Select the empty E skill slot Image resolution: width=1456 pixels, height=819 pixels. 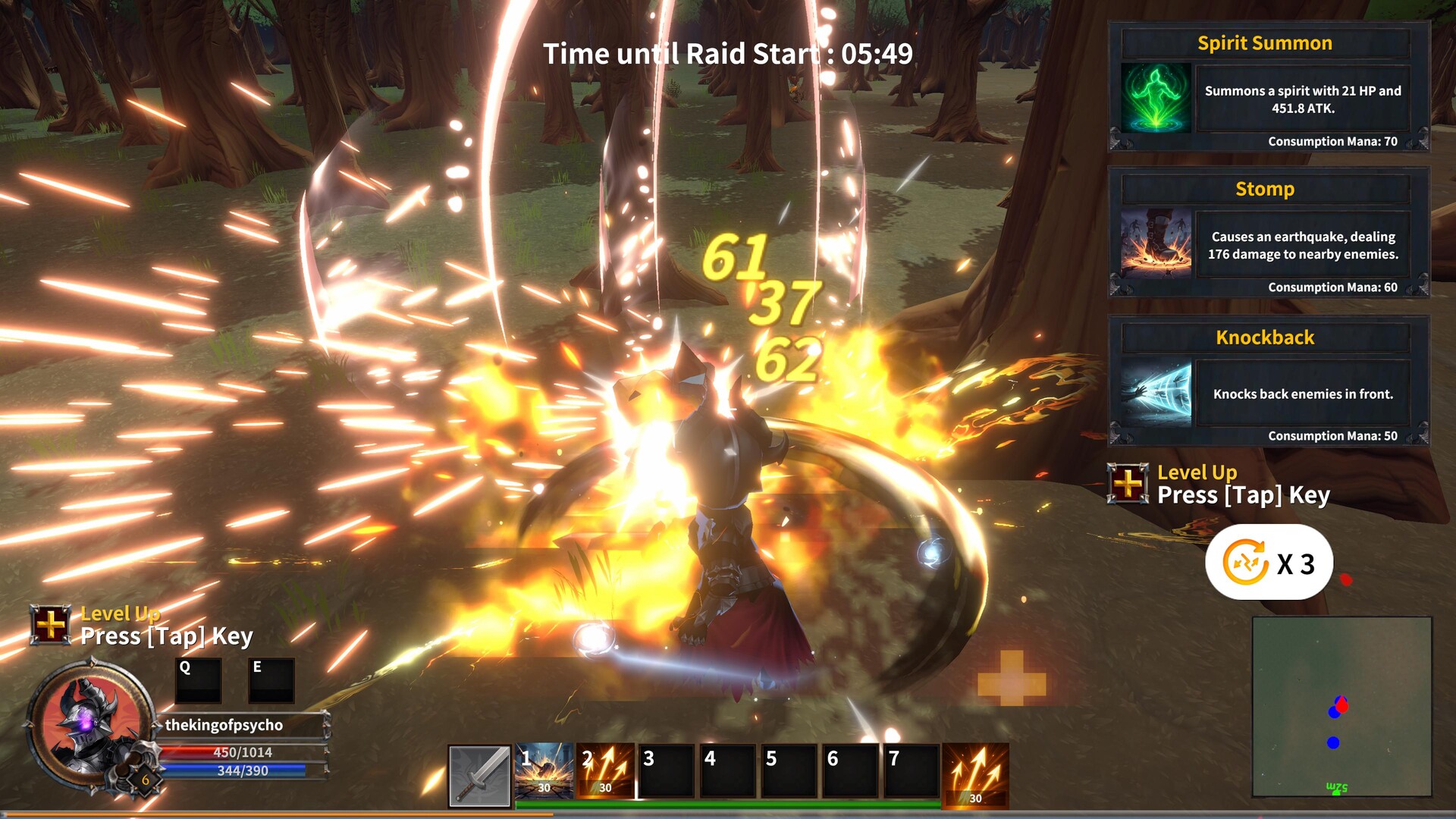271,680
